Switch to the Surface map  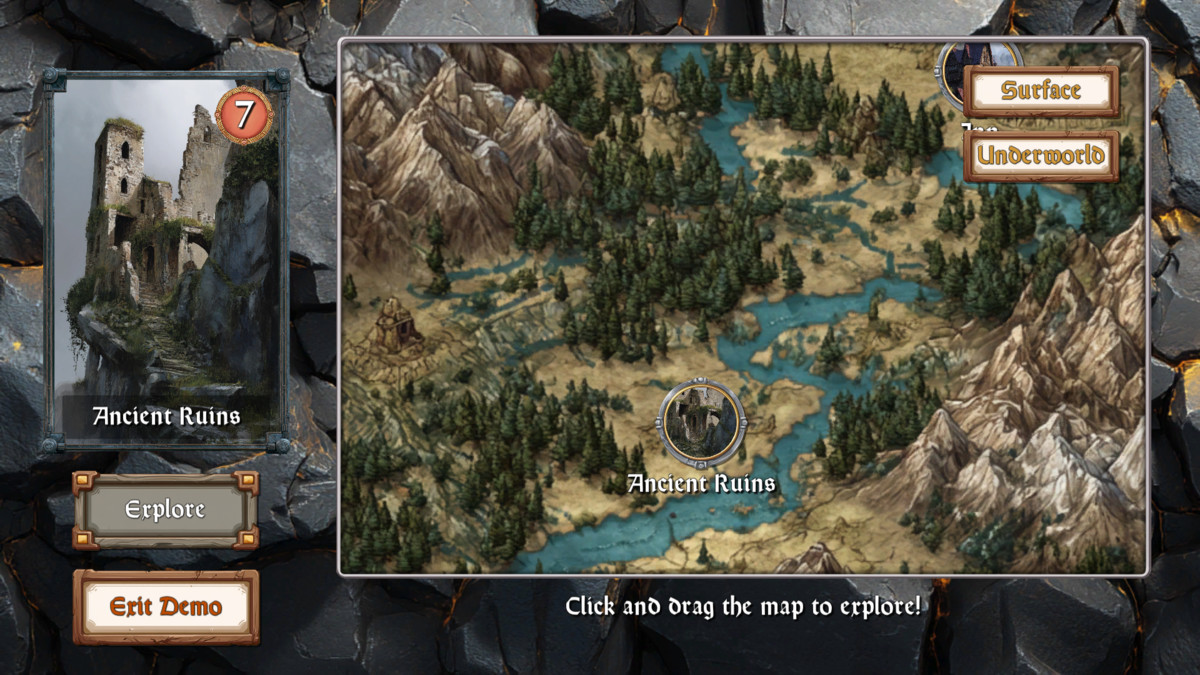[x=1041, y=91]
